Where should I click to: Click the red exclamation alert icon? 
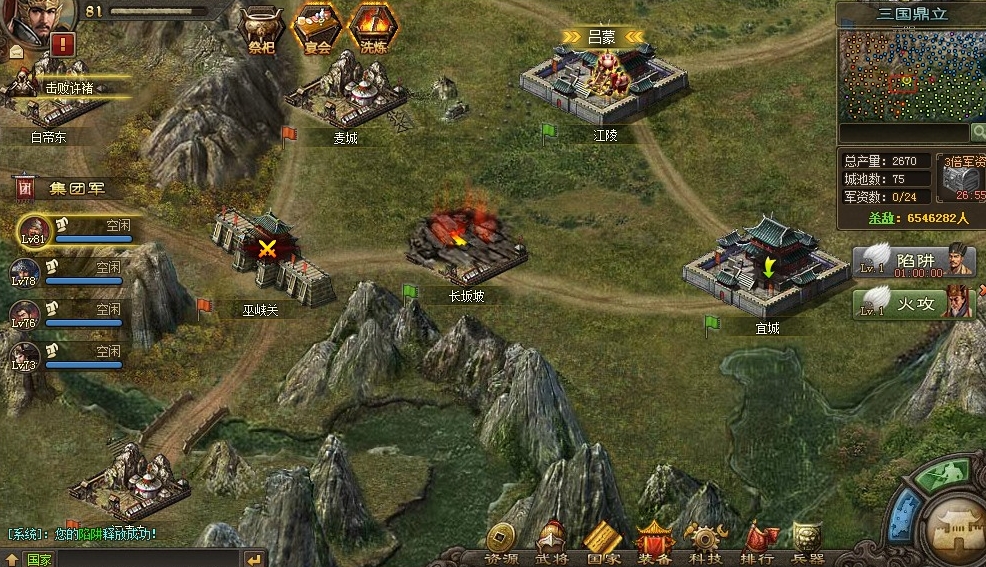64,44
